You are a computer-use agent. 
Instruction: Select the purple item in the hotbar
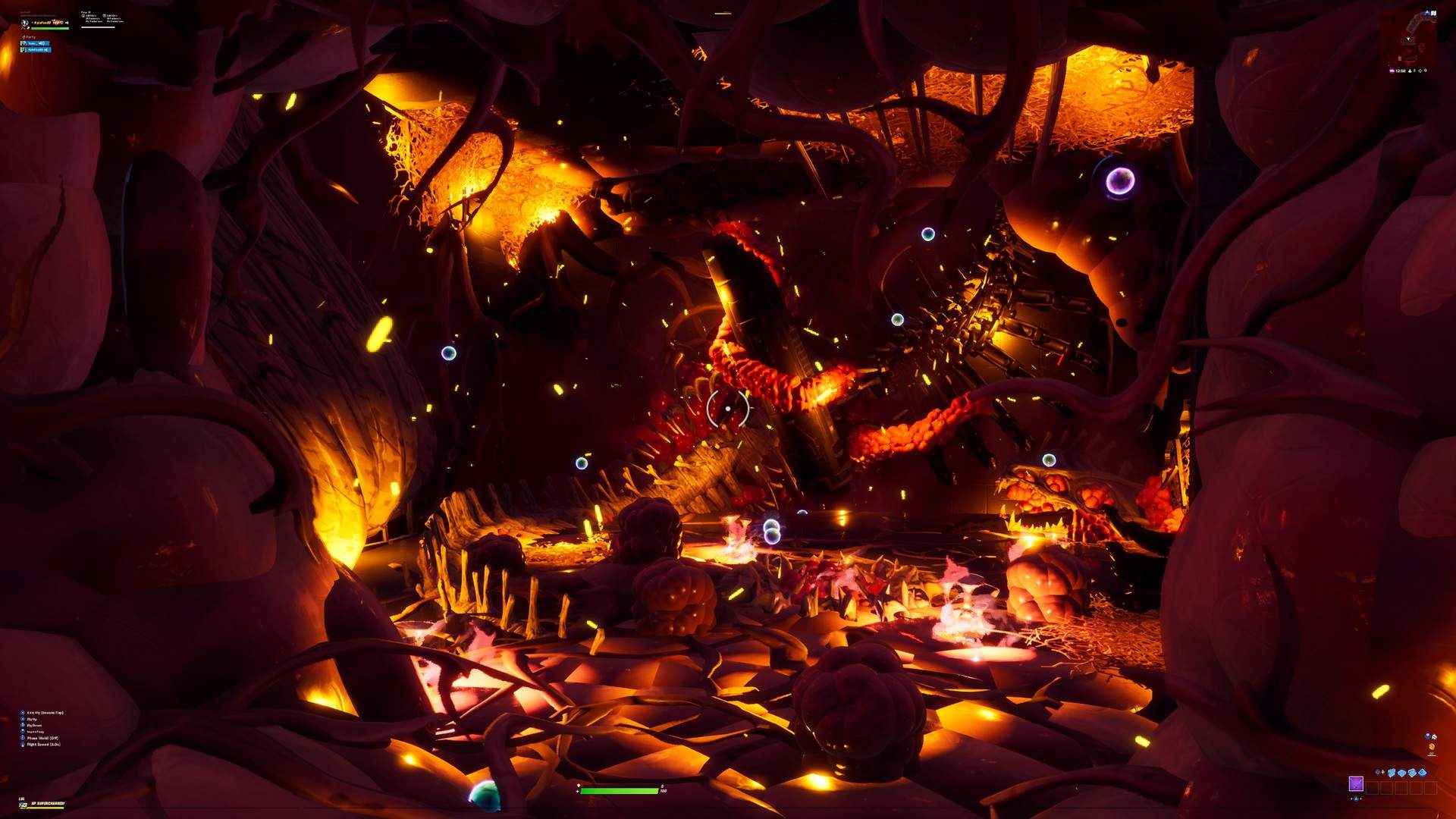coord(1357,784)
